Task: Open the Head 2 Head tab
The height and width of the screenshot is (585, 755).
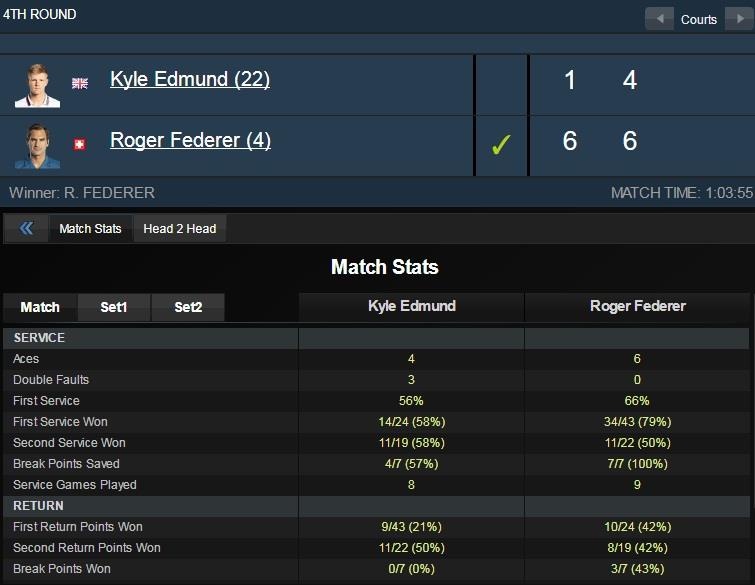Action: click(x=180, y=229)
